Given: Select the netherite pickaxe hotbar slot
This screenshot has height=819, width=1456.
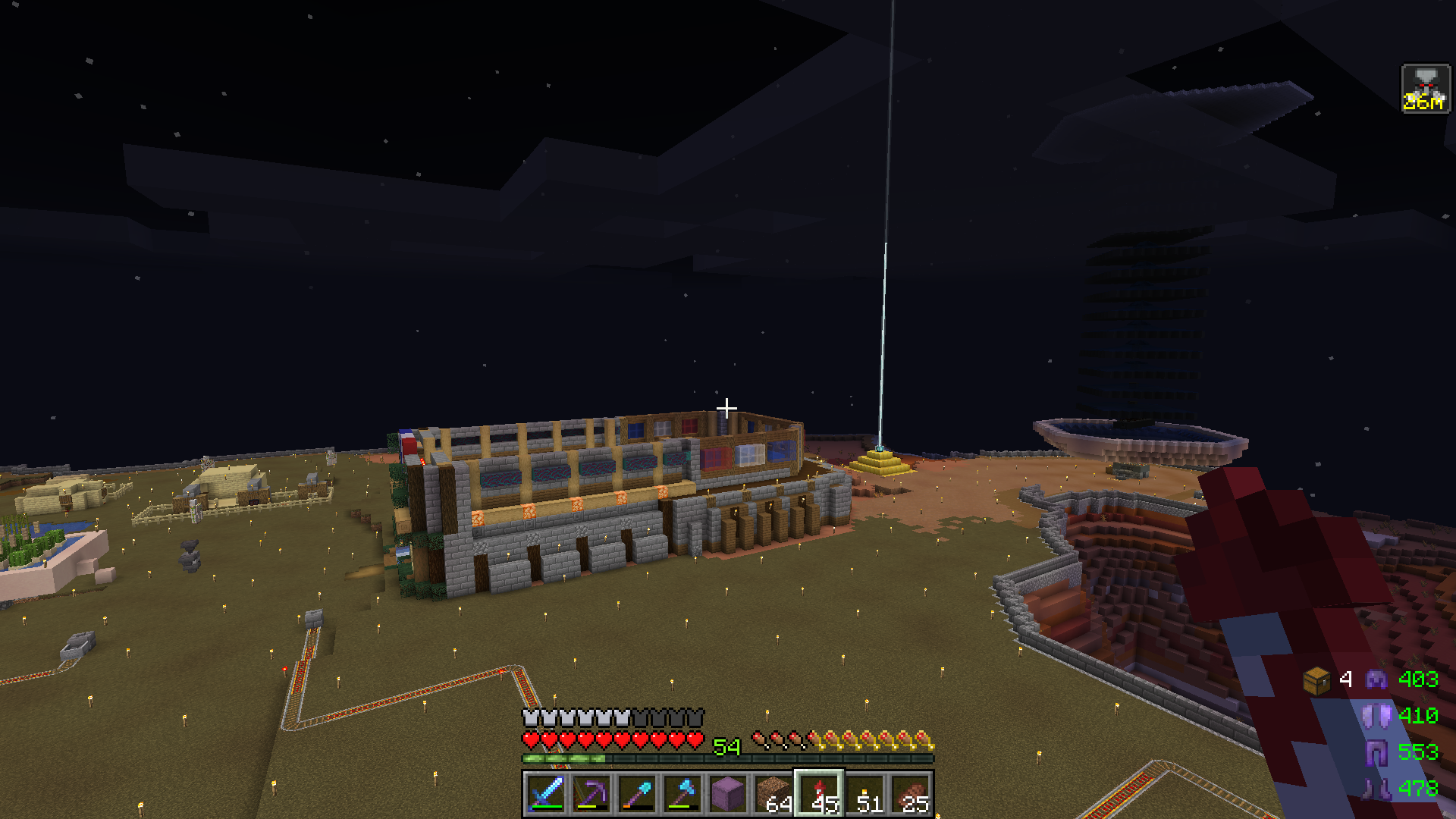Looking at the screenshot, I should click(591, 794).
